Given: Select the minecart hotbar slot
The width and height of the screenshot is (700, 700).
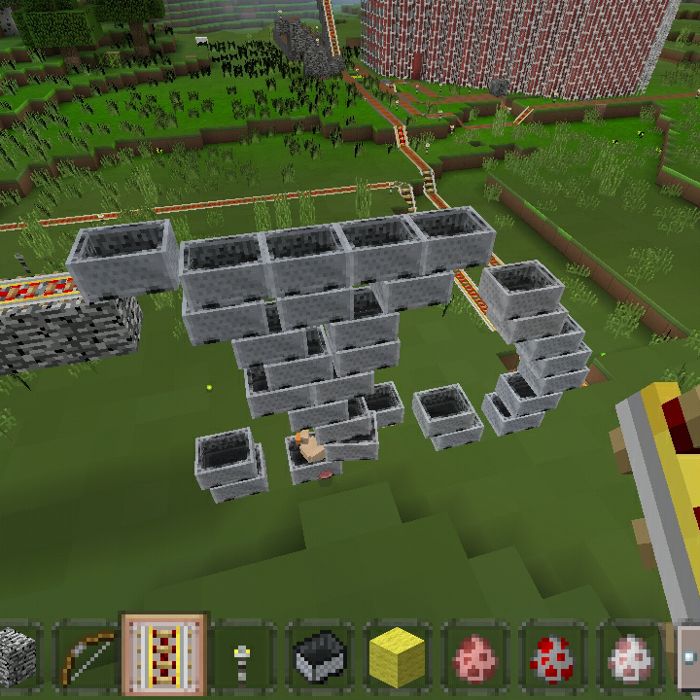Looking at the screenshot, I should [x=319, y=657].
